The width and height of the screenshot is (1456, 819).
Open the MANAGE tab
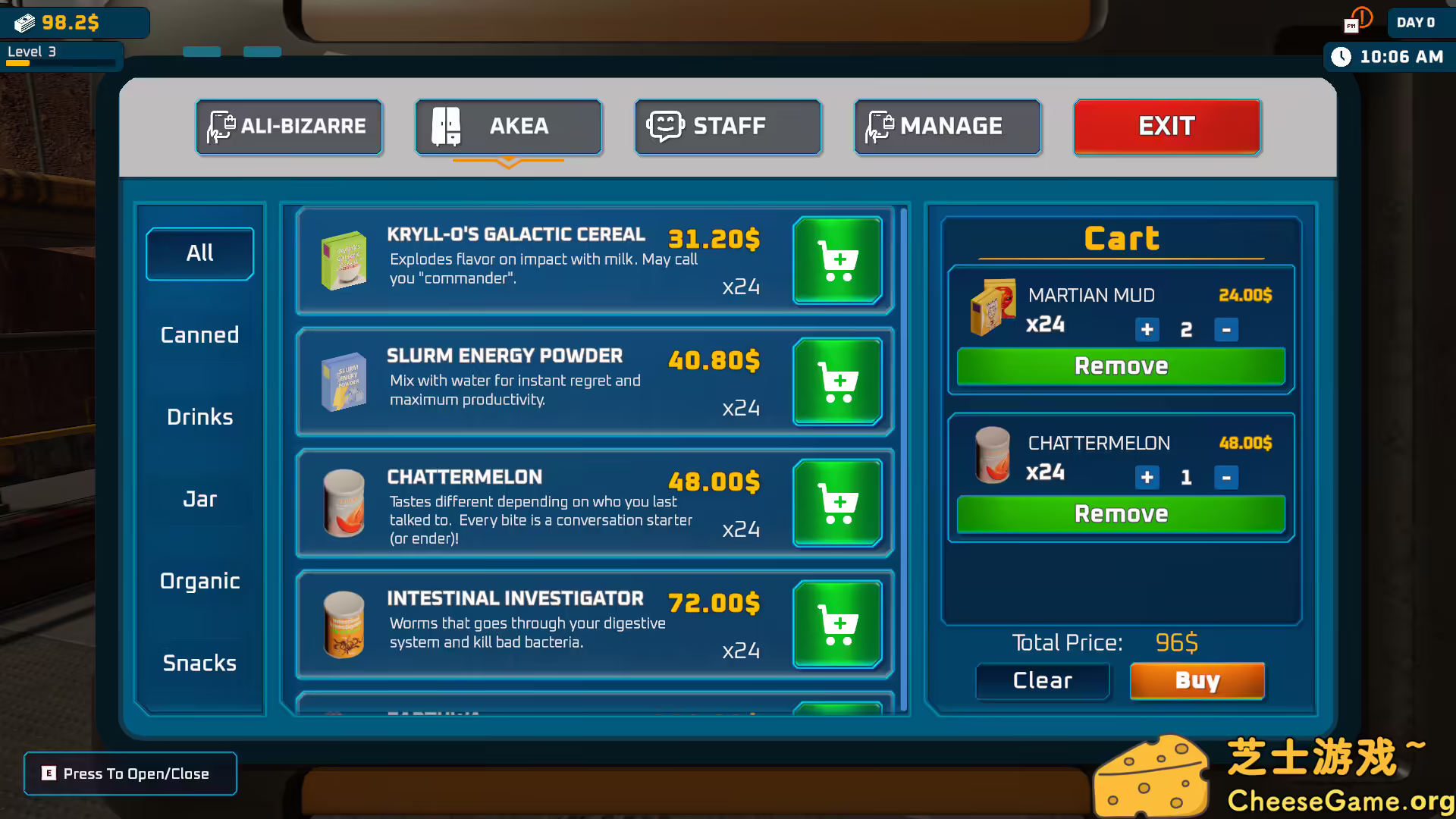(x=947, y=126)
